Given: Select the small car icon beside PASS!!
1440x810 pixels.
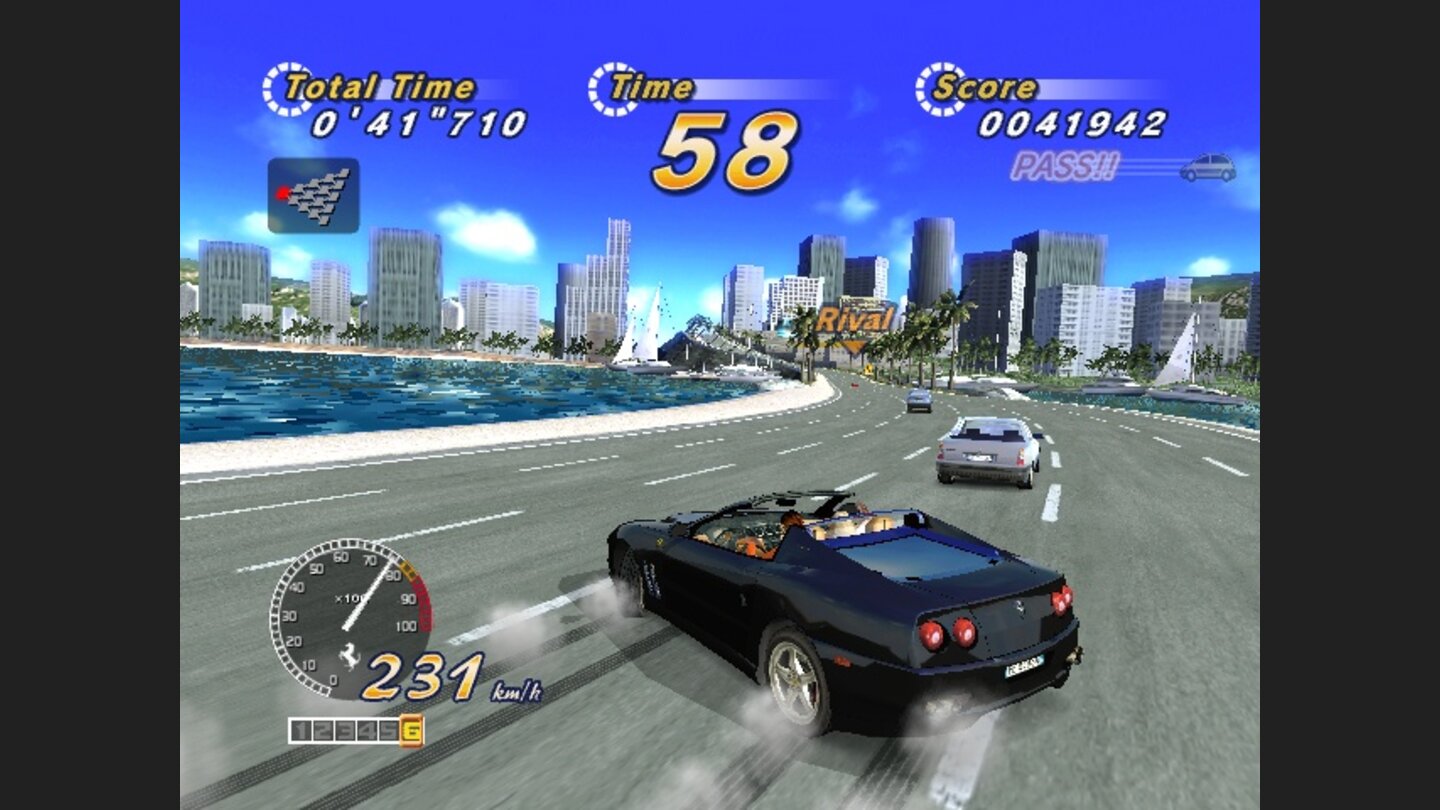Looking at the screenshot, I should pyautogui.click(x=1209, y=166).
